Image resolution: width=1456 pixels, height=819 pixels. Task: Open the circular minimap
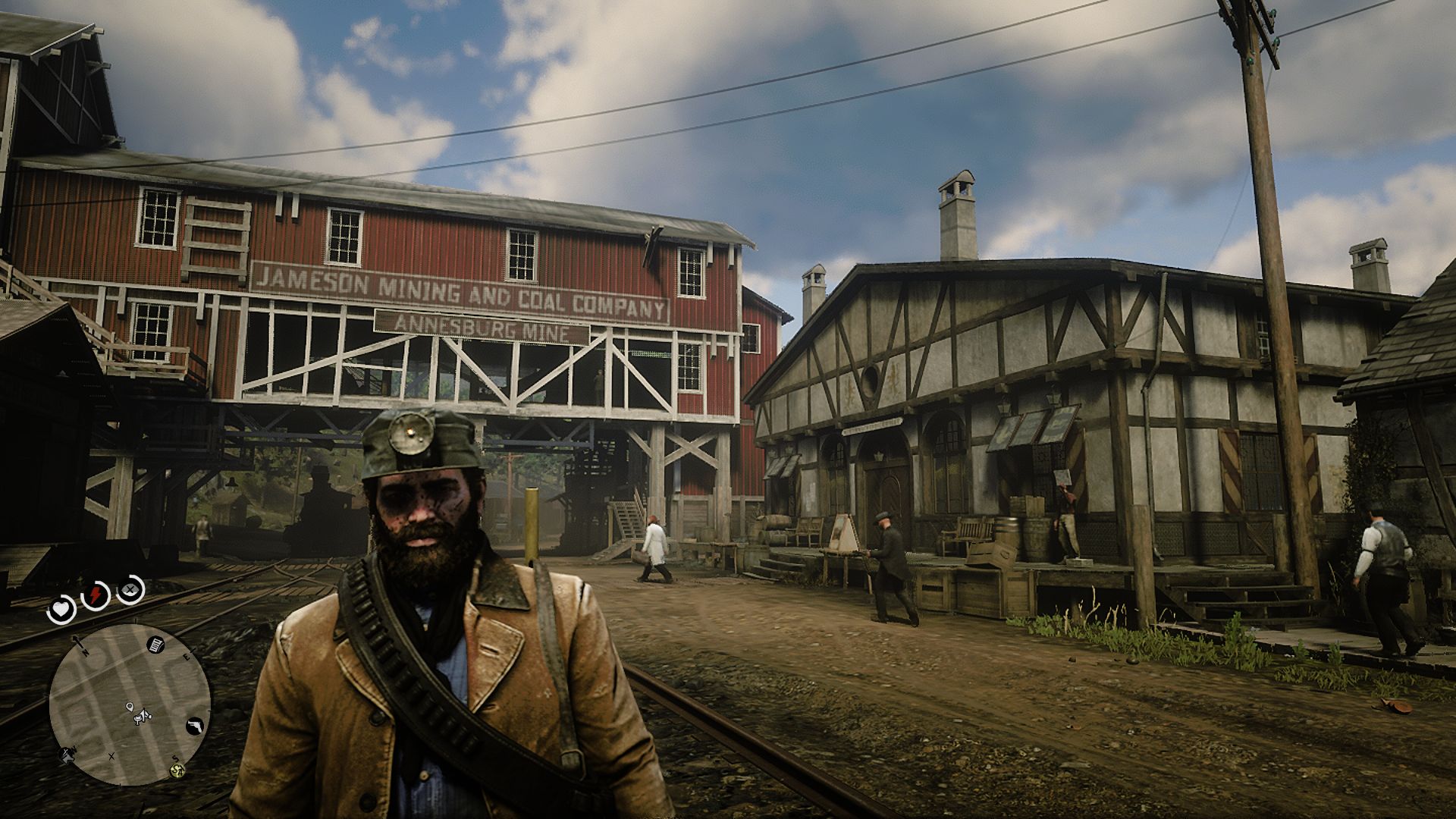130,704
